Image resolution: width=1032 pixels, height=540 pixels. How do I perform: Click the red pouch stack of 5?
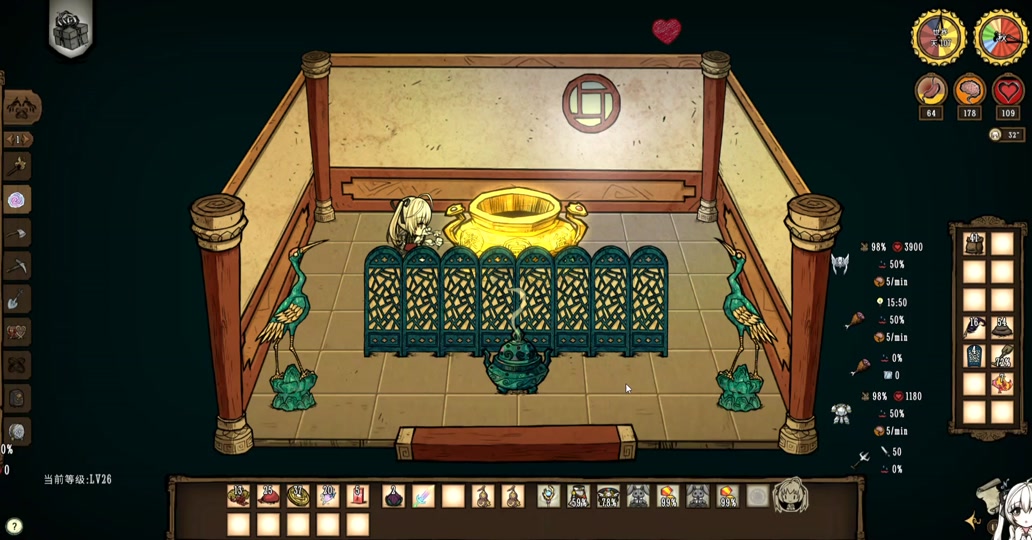coord(358,495)
